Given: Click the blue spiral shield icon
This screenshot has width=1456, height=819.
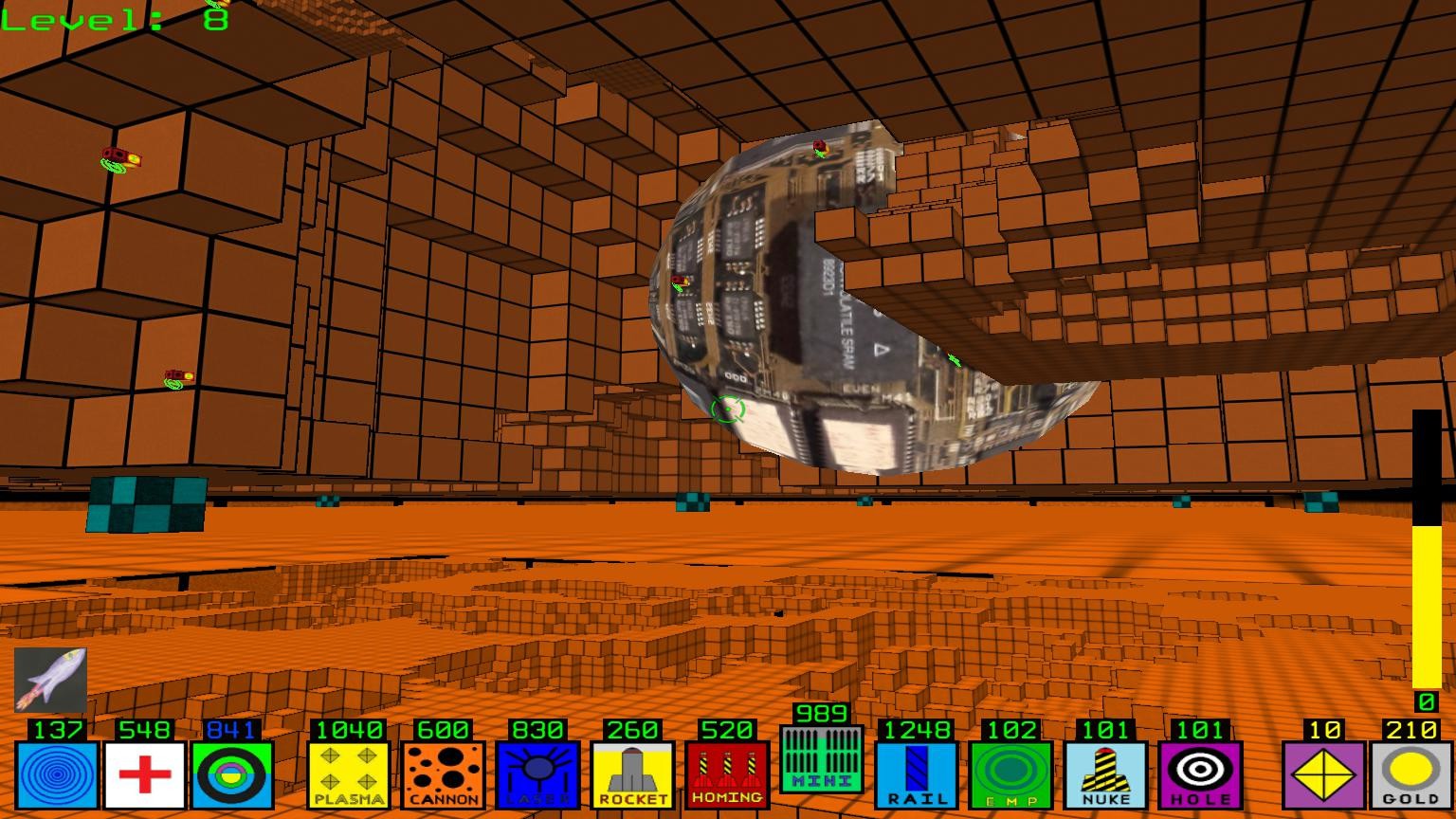Looking at the screenshot, I should 55,774.
